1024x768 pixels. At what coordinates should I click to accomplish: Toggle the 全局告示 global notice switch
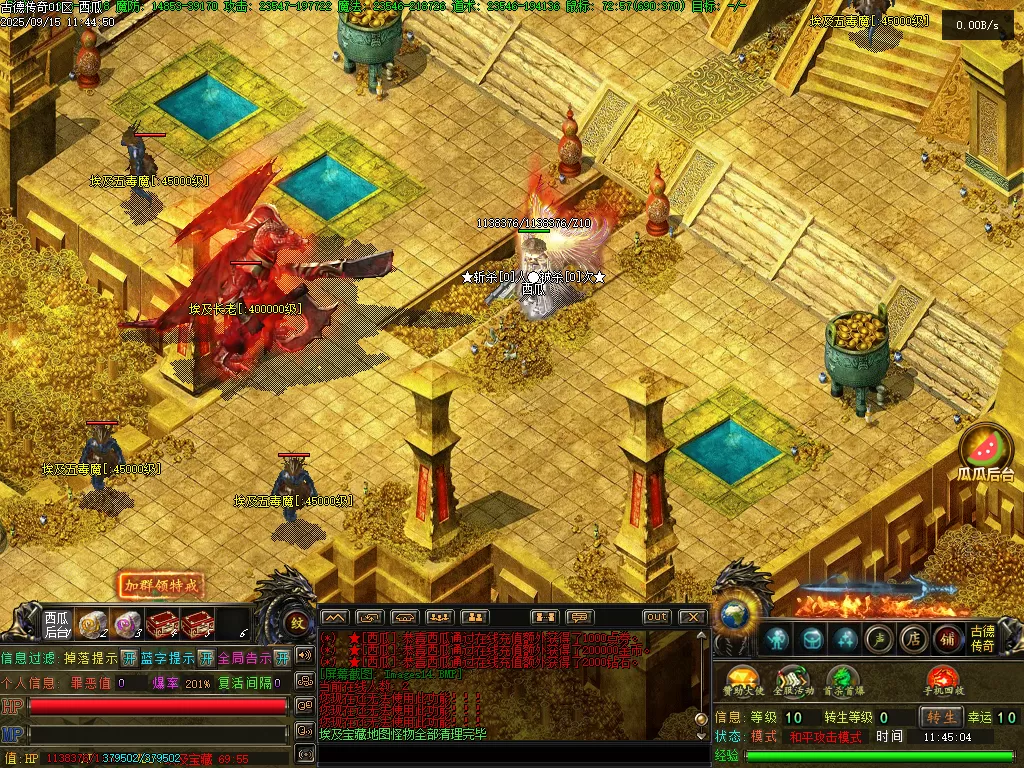(282, 658)
